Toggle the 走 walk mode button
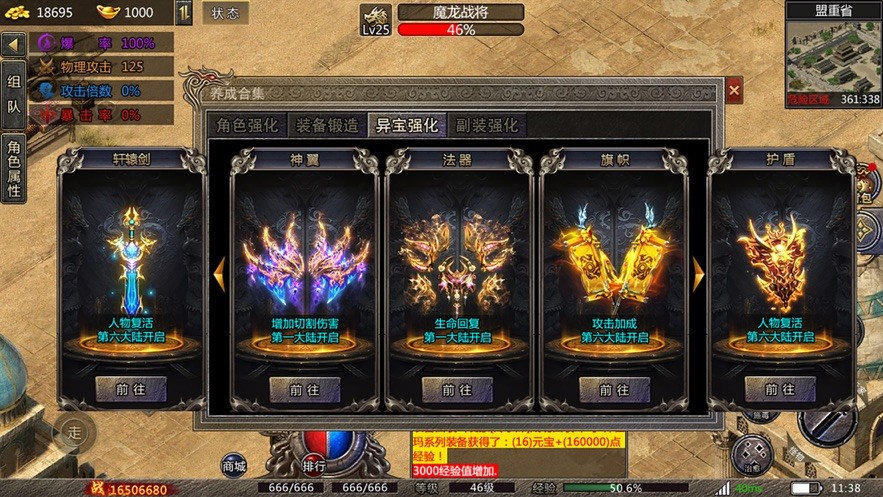The image size is (883, 497). pyautogui.click(x=74, y=433)
